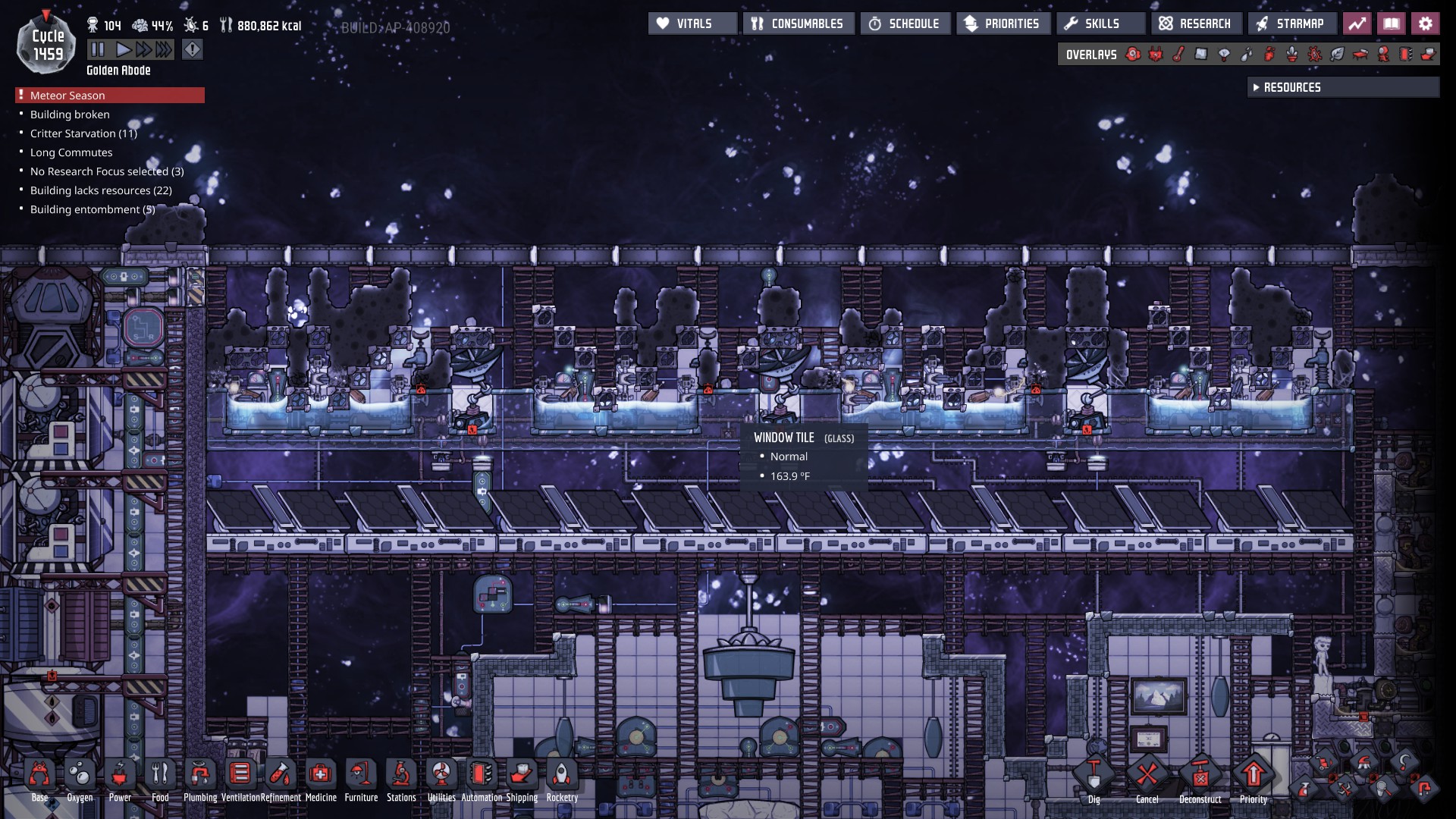Expand the Resources panel
The height and width of the screenshot is (819, 1456).
[x=1342, y=87]
